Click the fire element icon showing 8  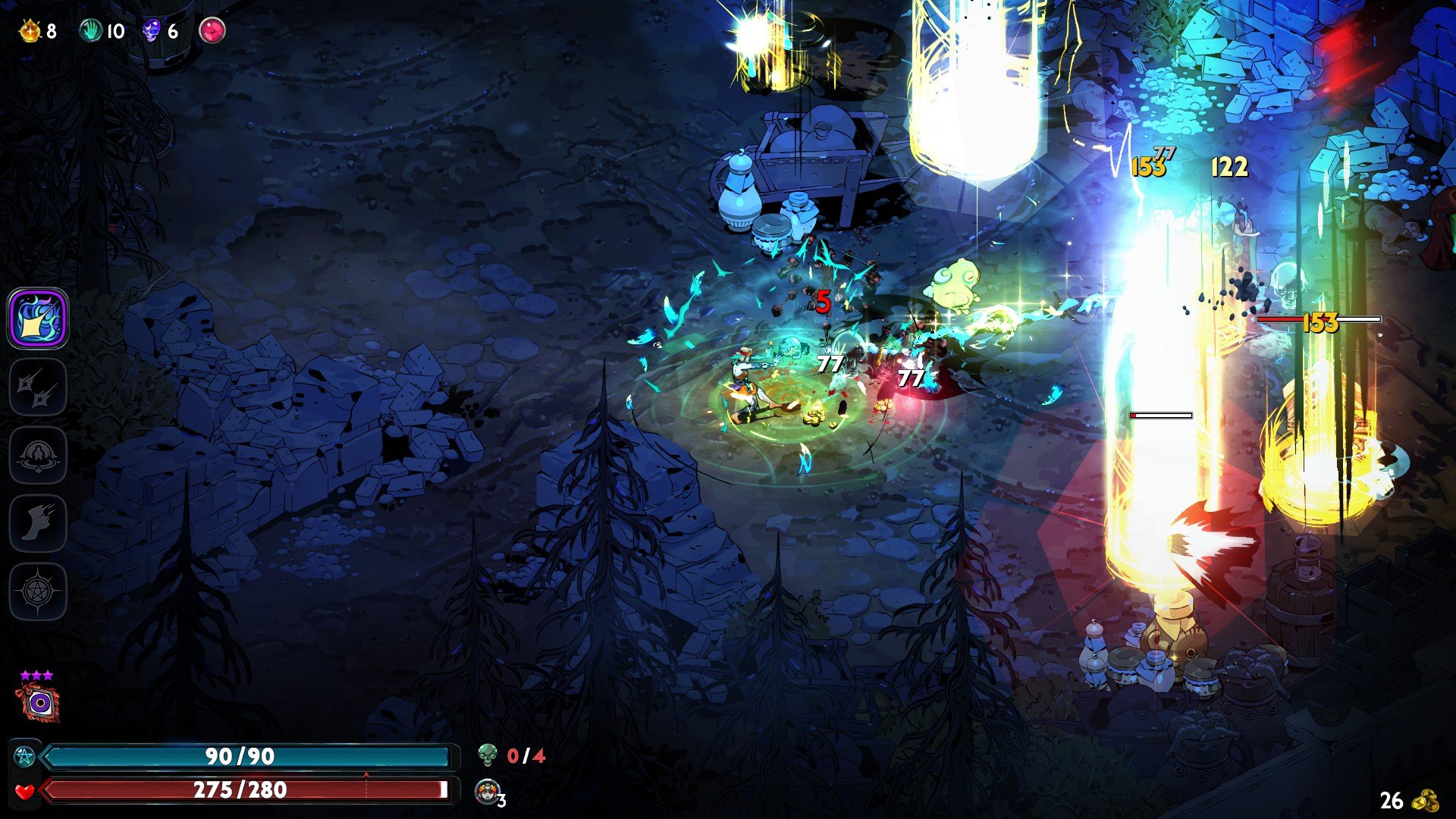(x=30, y=31)
